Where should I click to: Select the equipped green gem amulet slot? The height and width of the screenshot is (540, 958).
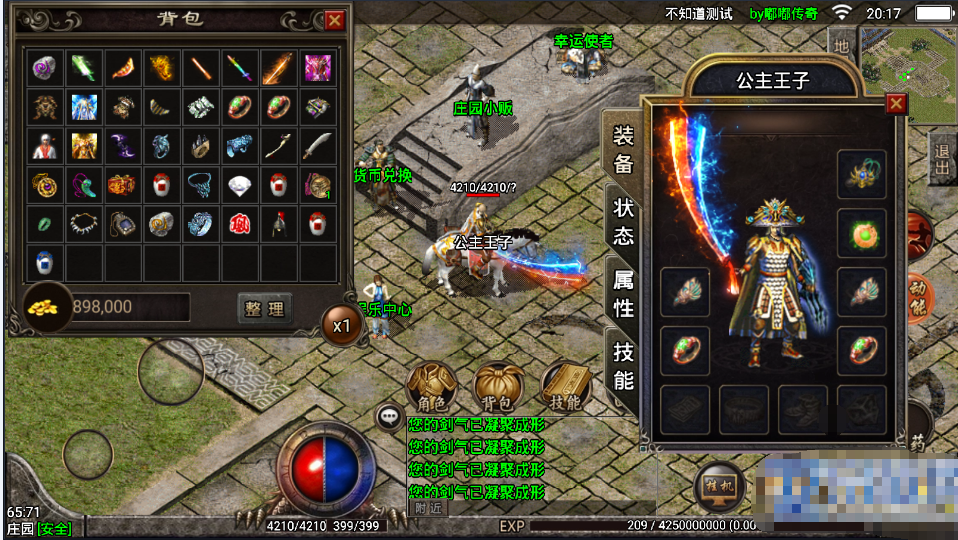pyautogui.click(x=862, y=233)
